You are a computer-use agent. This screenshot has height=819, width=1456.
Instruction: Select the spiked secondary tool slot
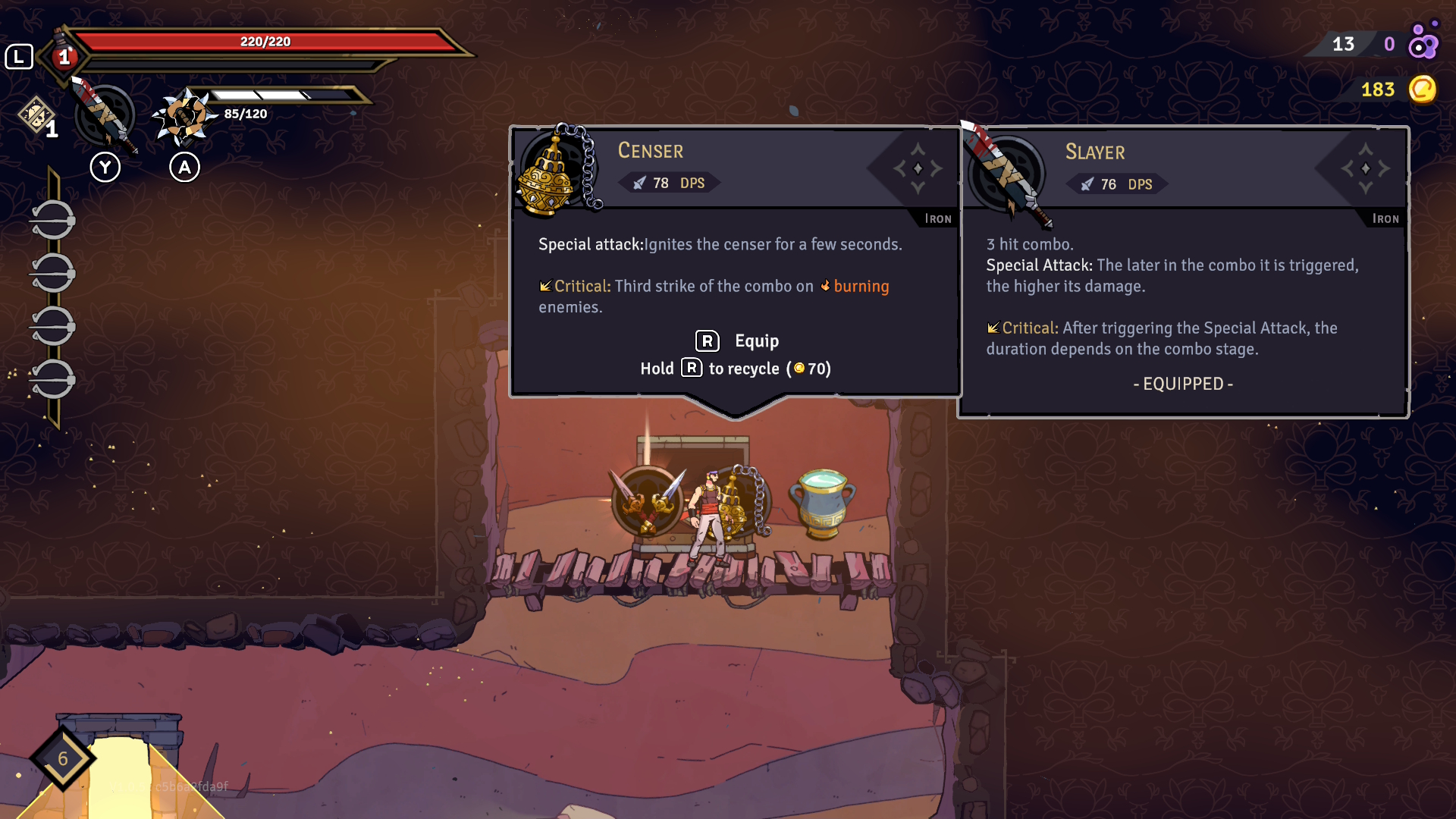click(x=183, y=118)
